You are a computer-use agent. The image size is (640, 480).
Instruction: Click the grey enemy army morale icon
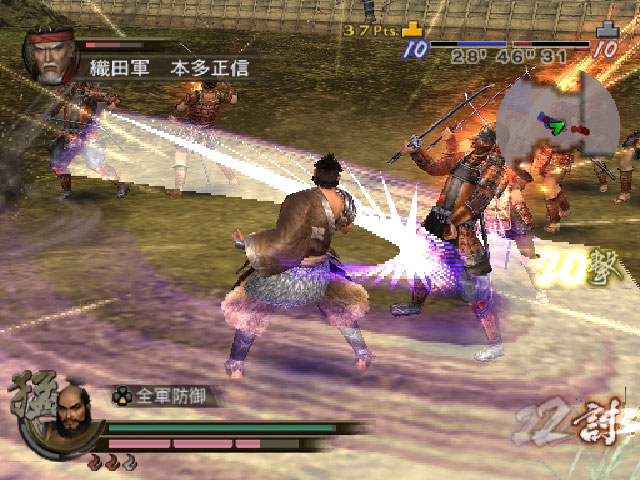point(606,31)
